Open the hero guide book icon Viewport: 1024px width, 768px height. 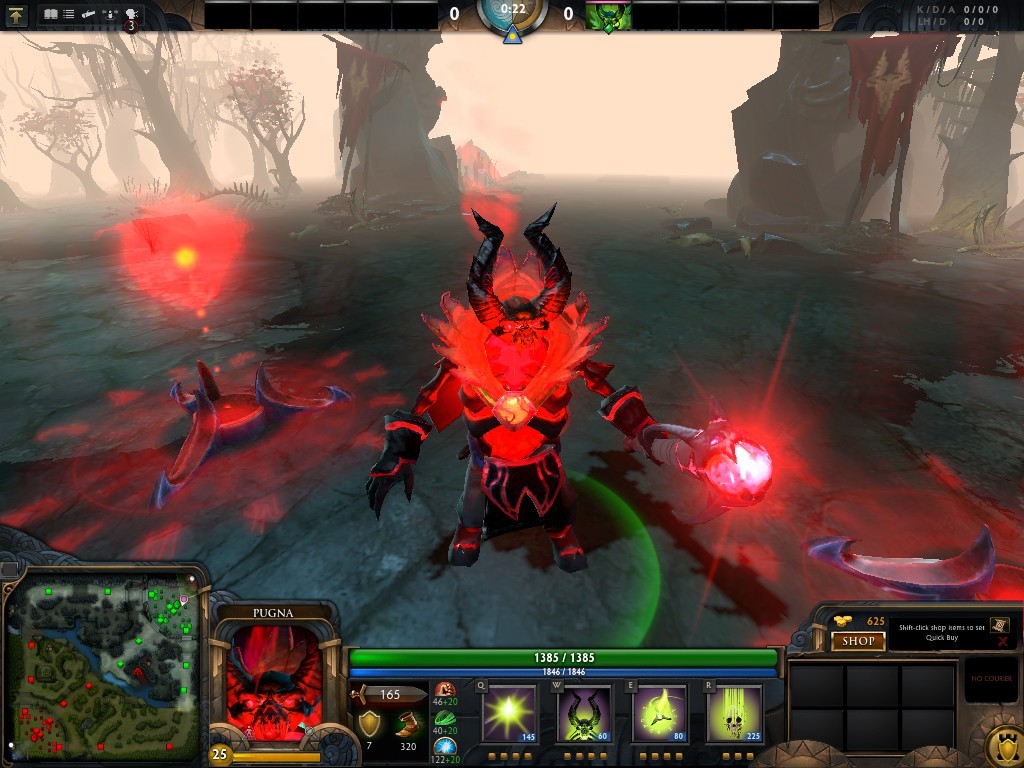pos(50,15)
